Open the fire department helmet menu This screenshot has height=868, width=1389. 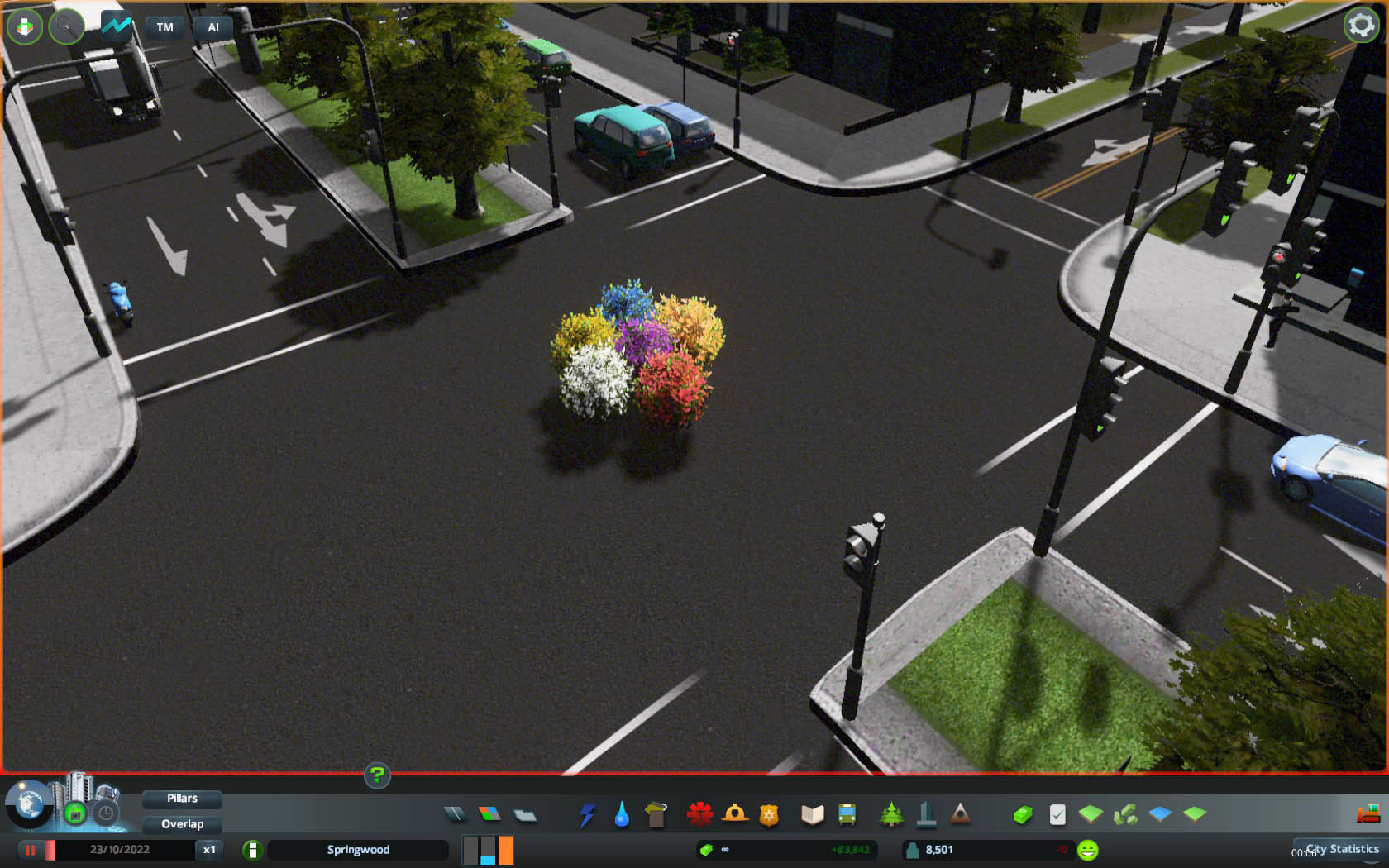click(734, 814)
